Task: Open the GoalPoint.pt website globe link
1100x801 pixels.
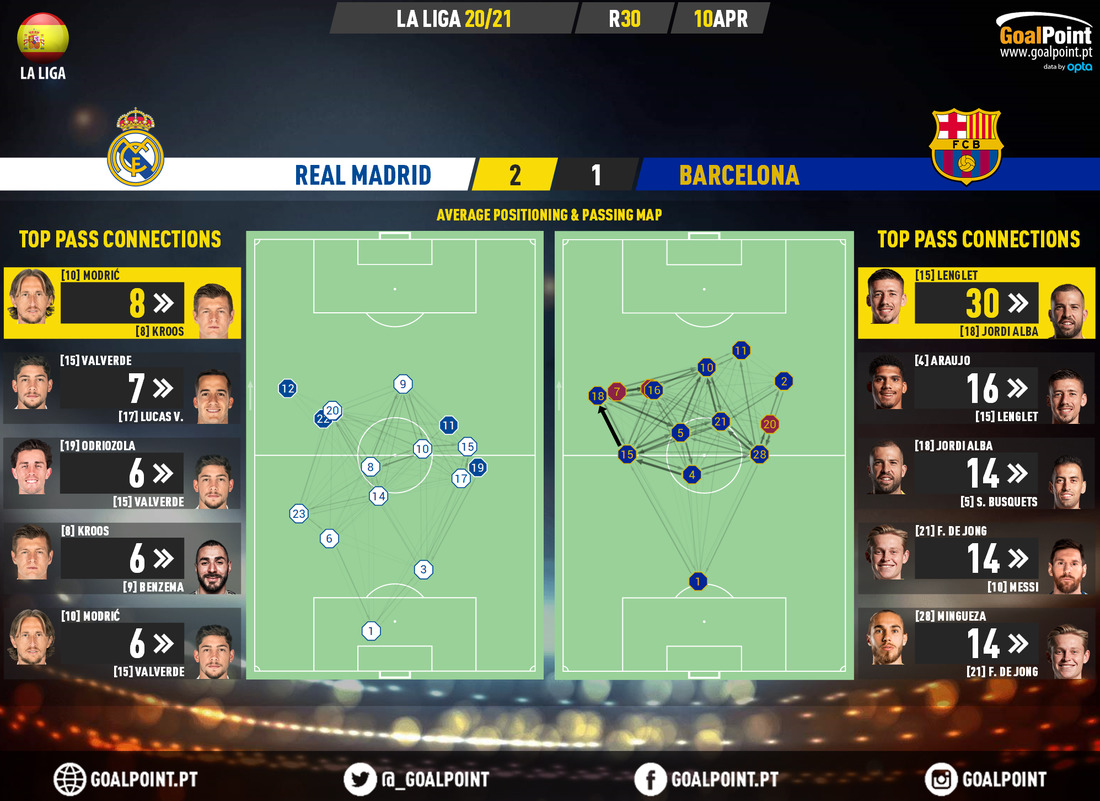Action: (x=71, y=779)
